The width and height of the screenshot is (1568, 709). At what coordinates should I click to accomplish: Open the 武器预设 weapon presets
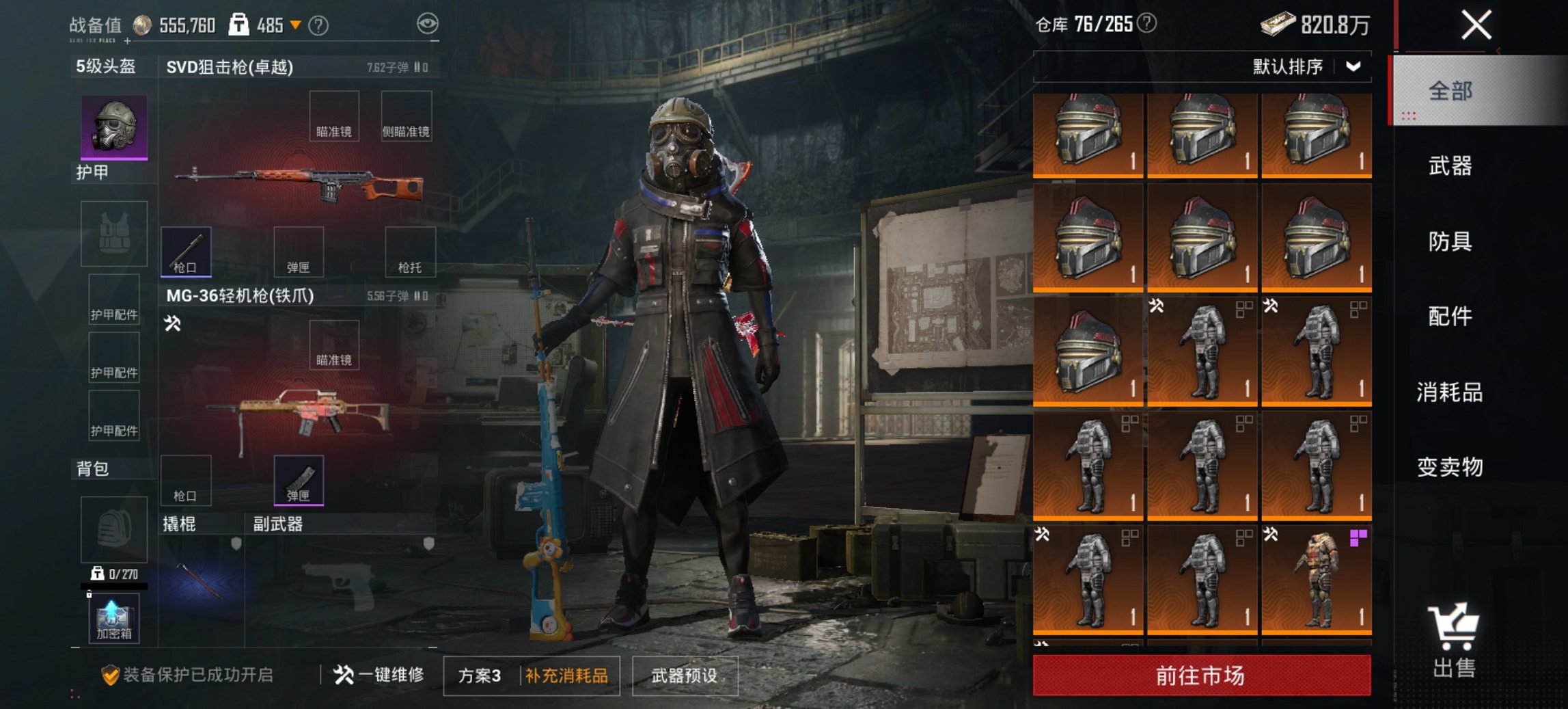tap(685, 676)
